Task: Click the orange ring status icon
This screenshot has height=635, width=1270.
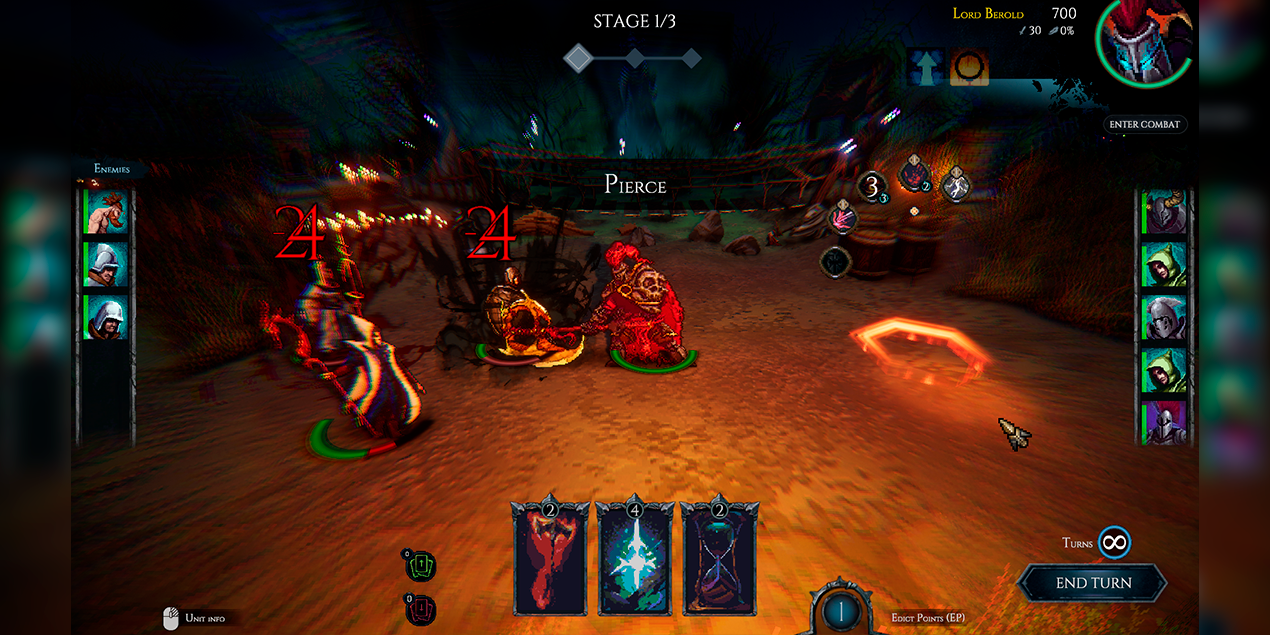Action: (x=969, y=68)
